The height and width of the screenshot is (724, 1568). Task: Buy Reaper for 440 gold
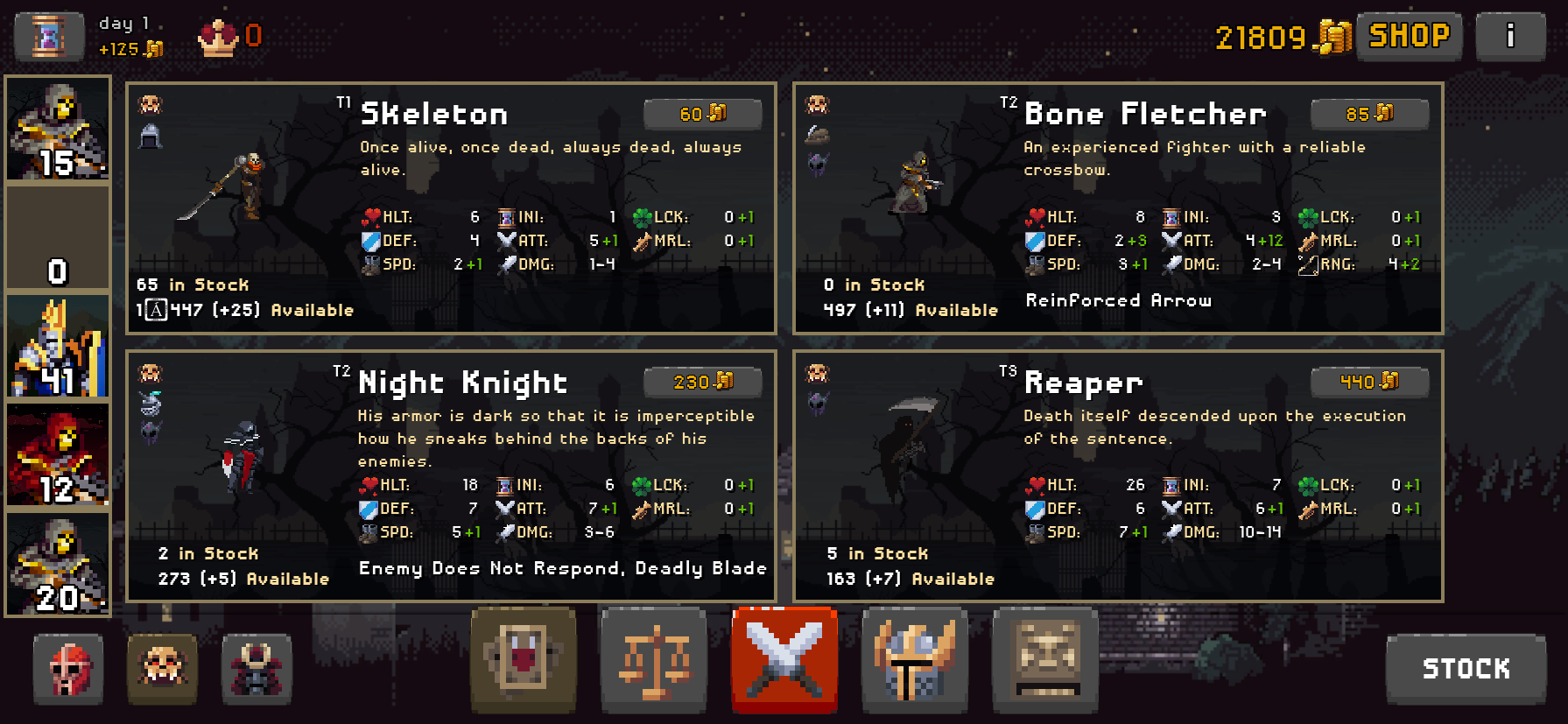coord(1369,382)
